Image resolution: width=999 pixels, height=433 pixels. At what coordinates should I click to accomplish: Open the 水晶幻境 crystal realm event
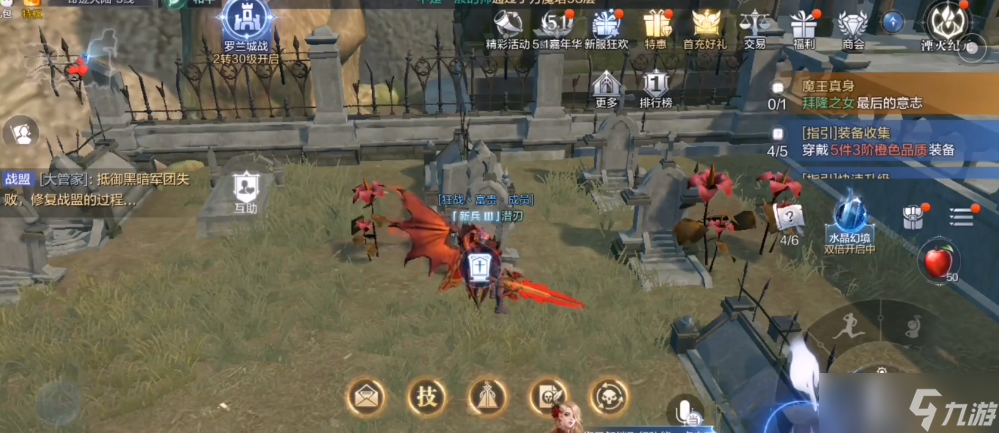[849, 220]
